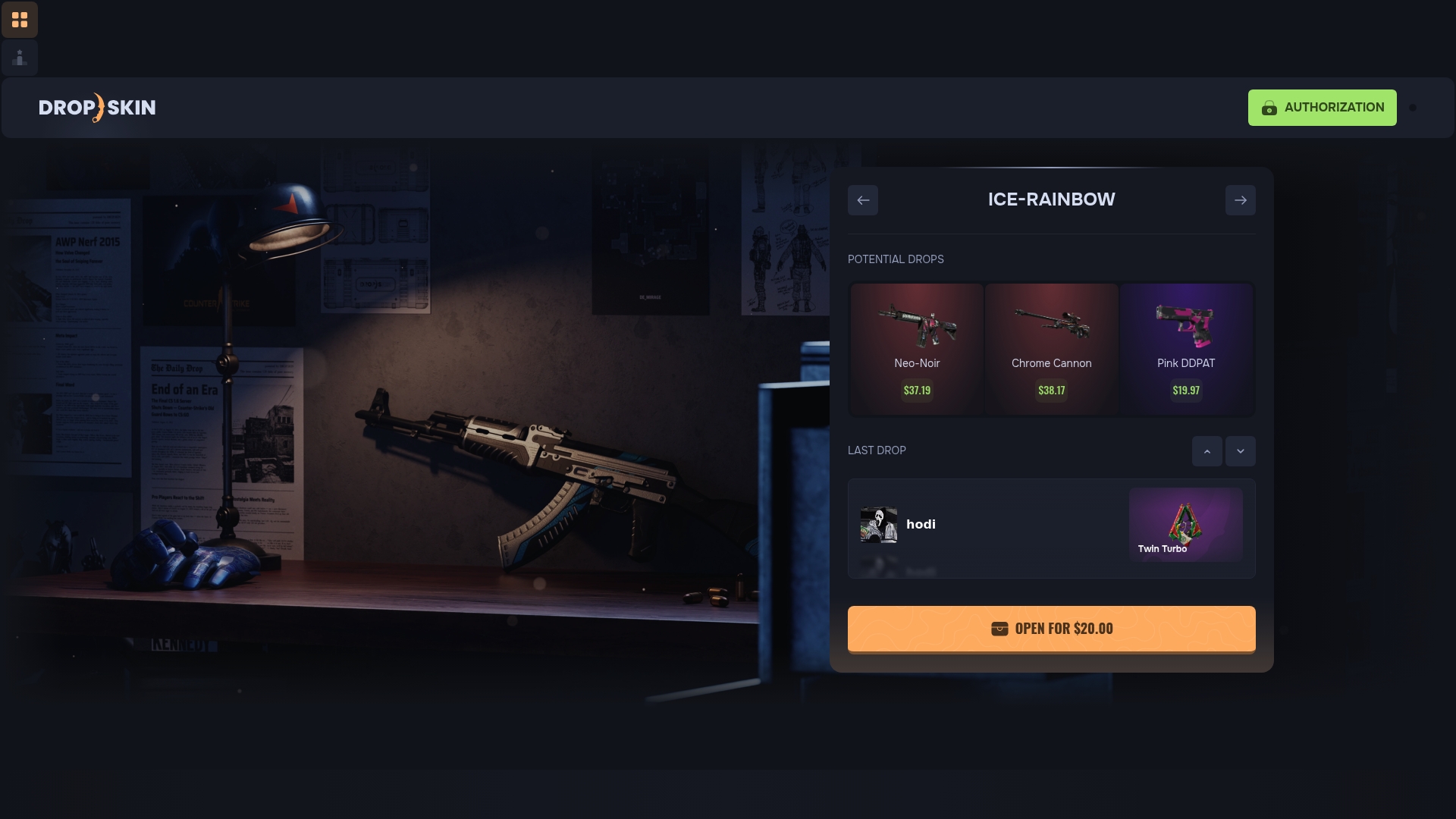This screenshot has width=1456, height=819.
Task: Click the padlock icon on Authorization button
Action: (x=1270, y=107)
